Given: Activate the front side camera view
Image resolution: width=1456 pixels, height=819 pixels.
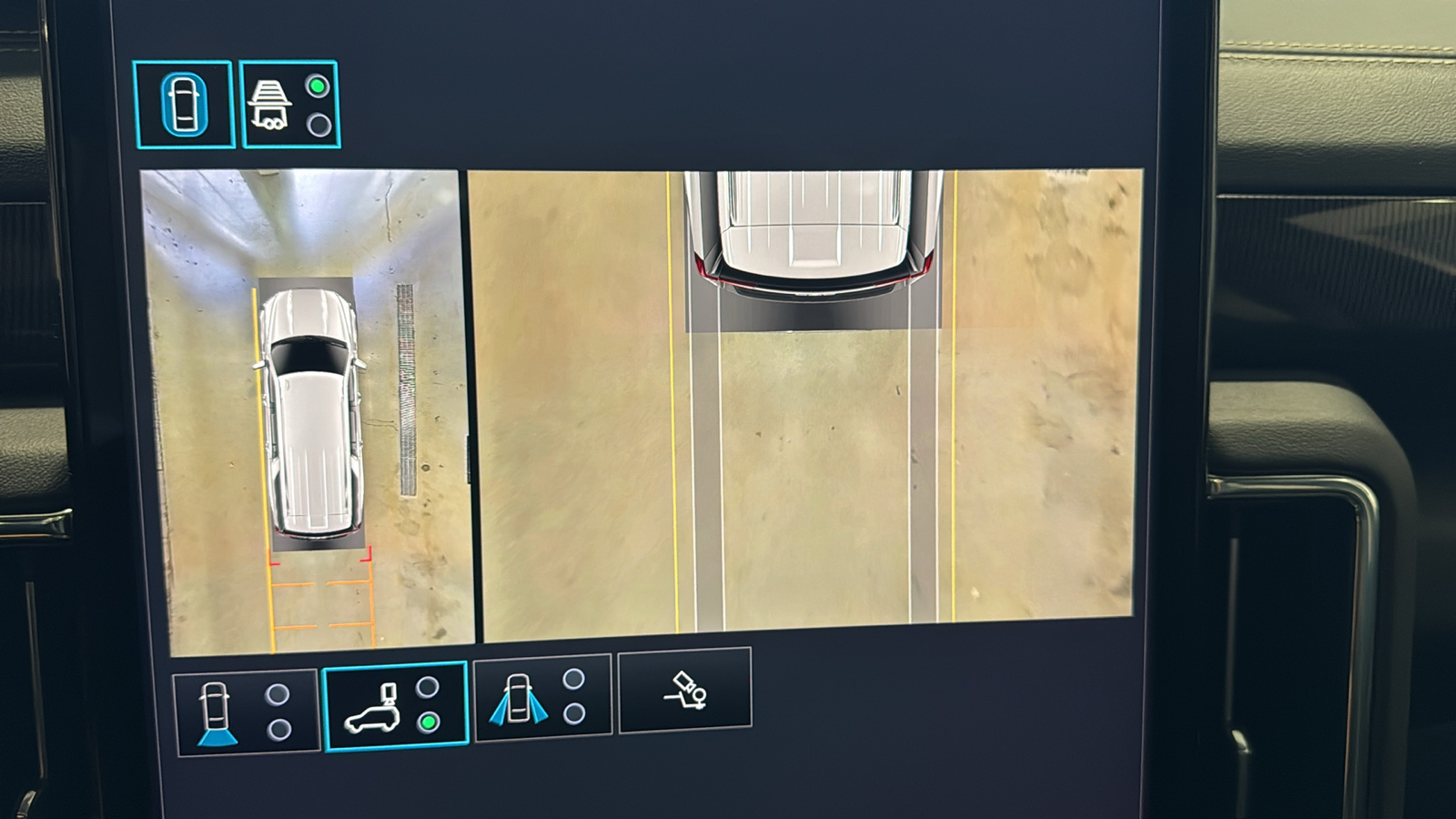Looking at the screenshot, I should 542,699.
